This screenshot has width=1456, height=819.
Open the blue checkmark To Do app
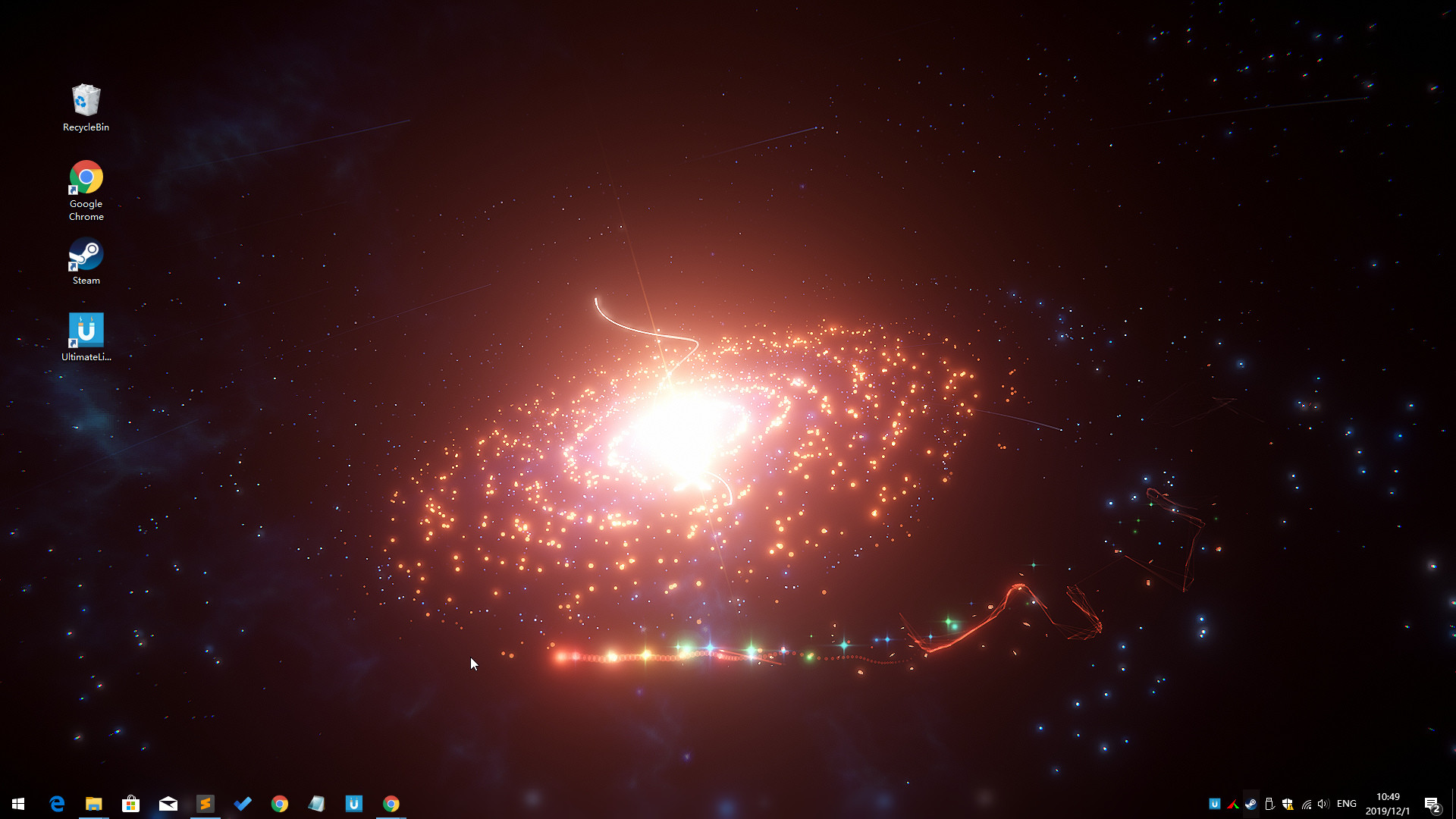tap(243, 803)
